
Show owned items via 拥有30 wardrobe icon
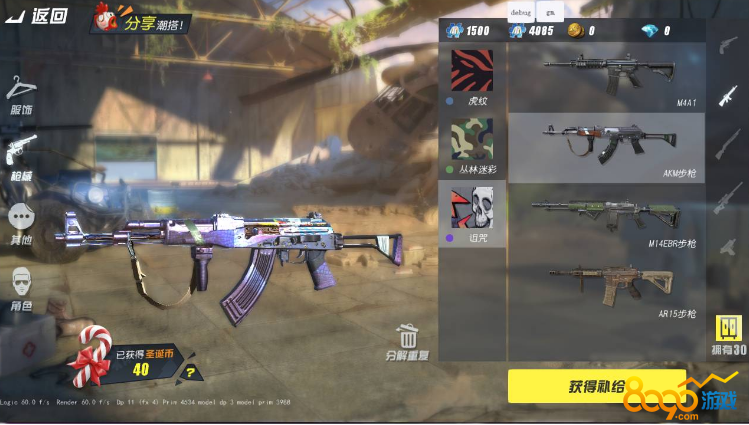[729, 335]
